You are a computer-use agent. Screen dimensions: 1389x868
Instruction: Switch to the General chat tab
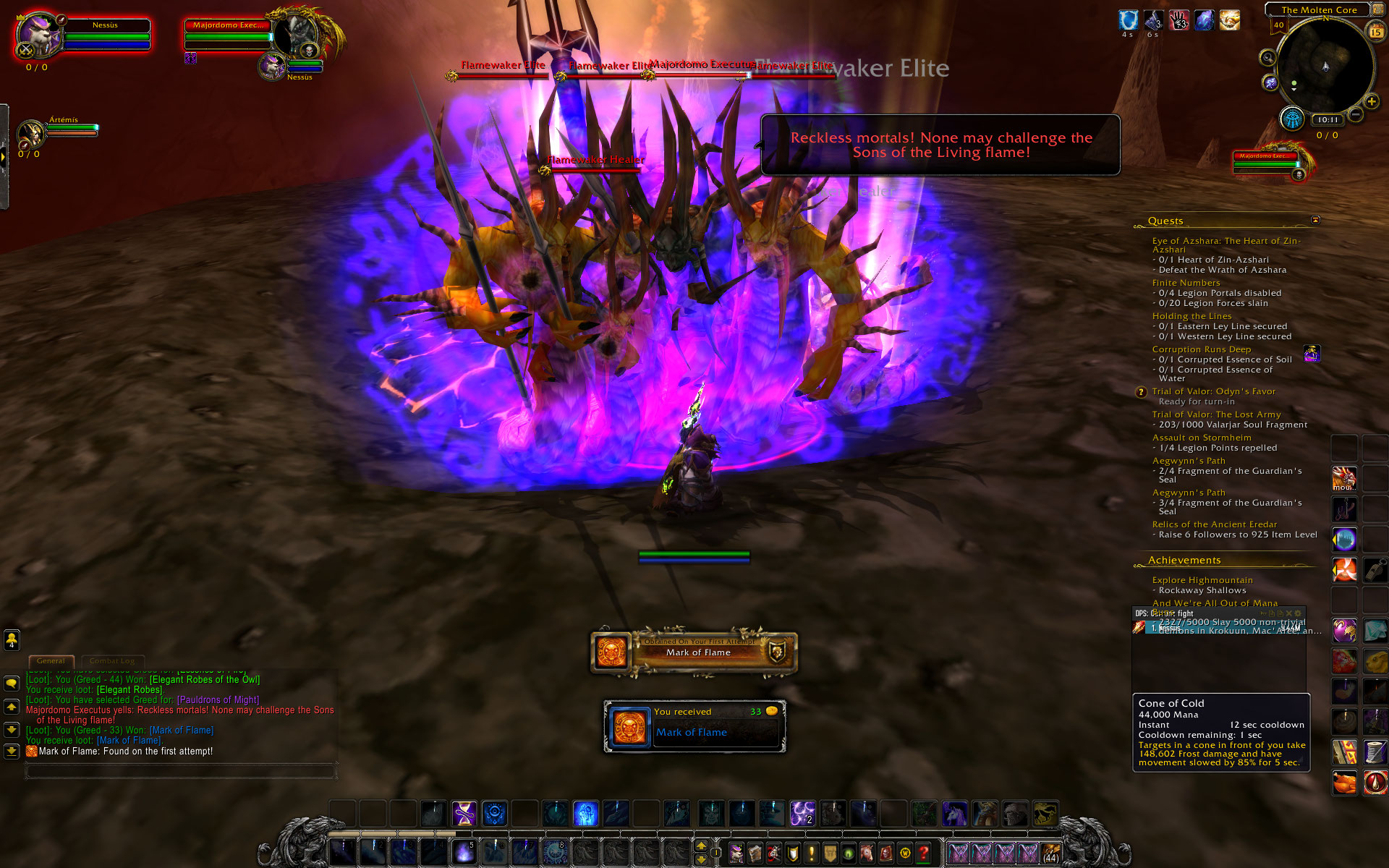(51, 660)
